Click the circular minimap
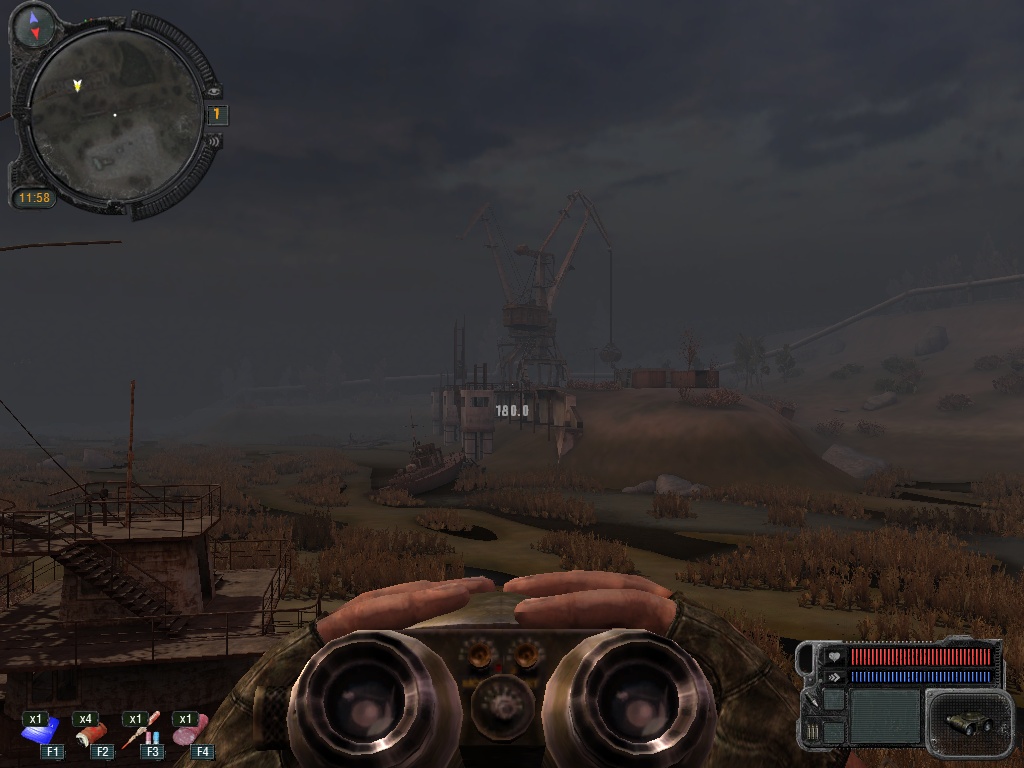1024x768 pixels. [114, 115]
